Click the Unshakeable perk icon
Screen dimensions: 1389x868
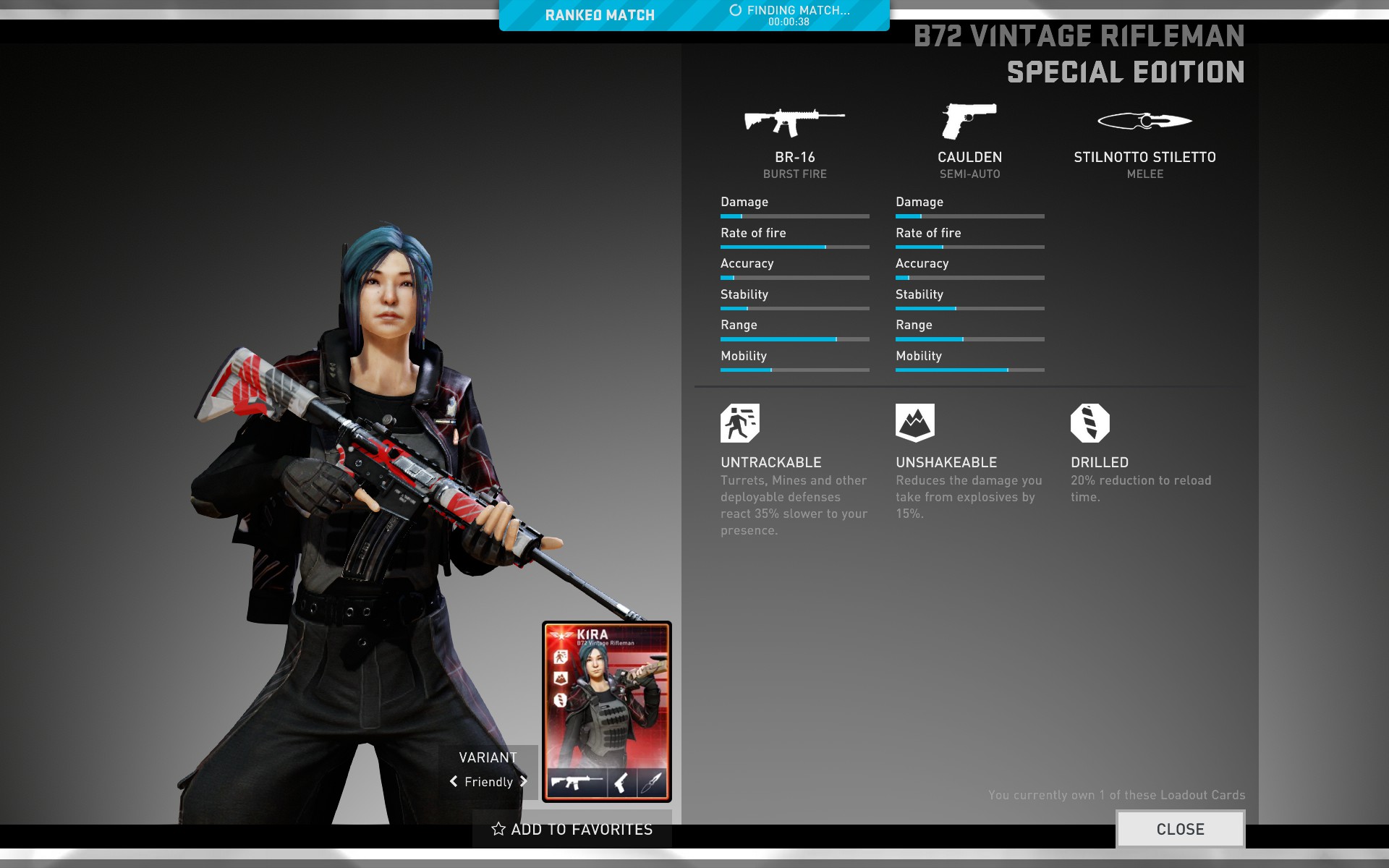pos(914,423)
